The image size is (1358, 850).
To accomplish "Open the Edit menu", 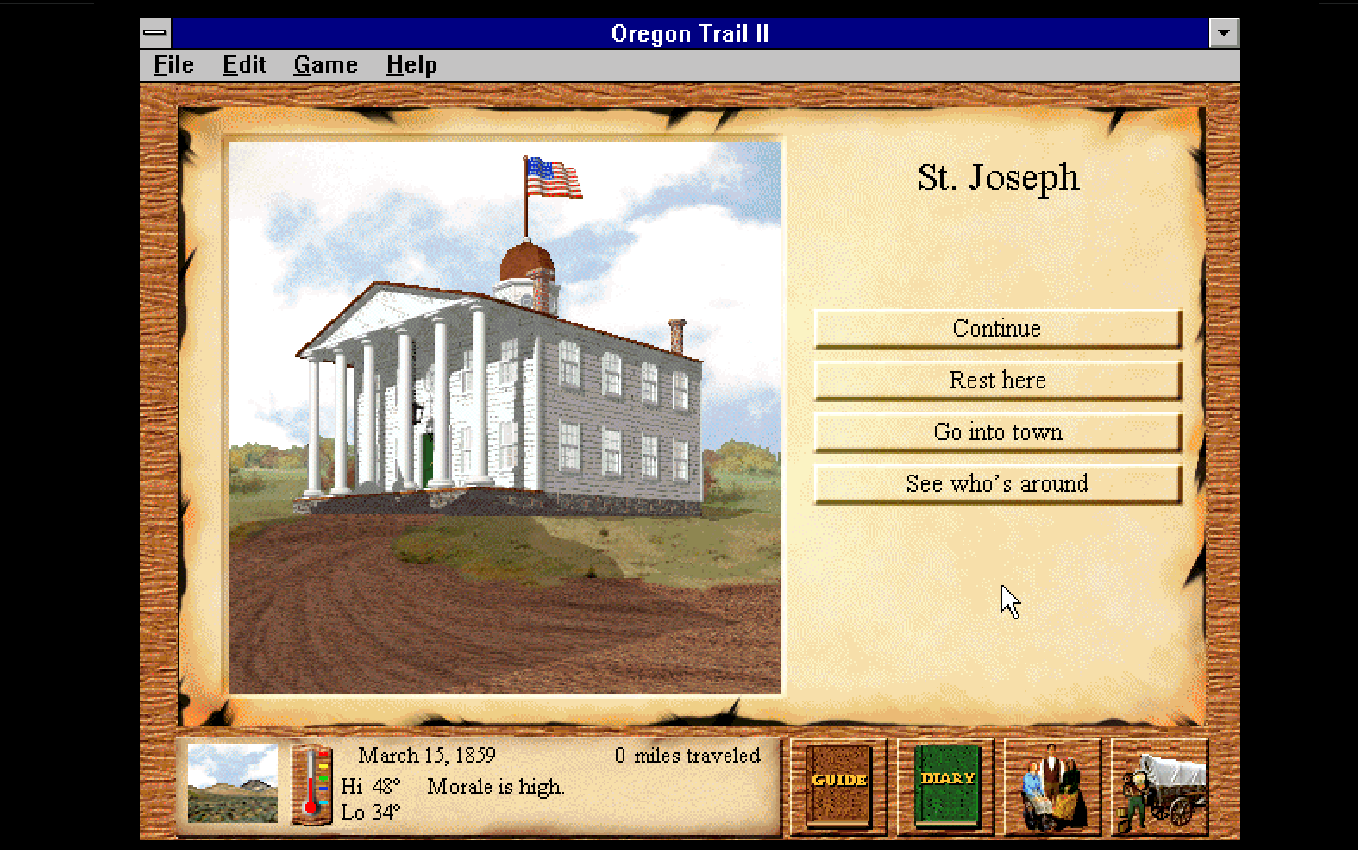I will tap(243, 65).
